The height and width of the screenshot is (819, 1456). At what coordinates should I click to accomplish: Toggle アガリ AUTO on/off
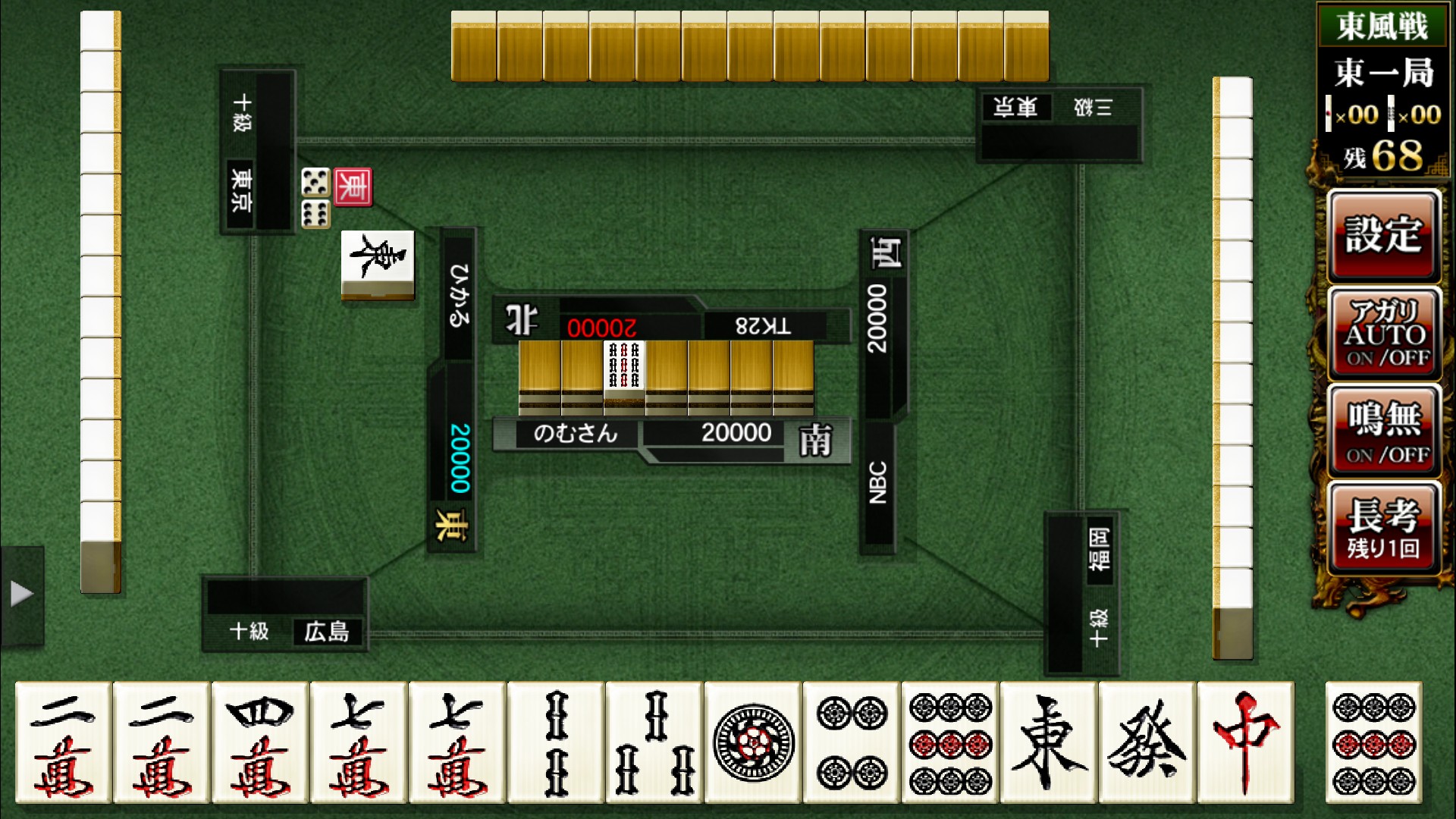(x=1383, y=334)
